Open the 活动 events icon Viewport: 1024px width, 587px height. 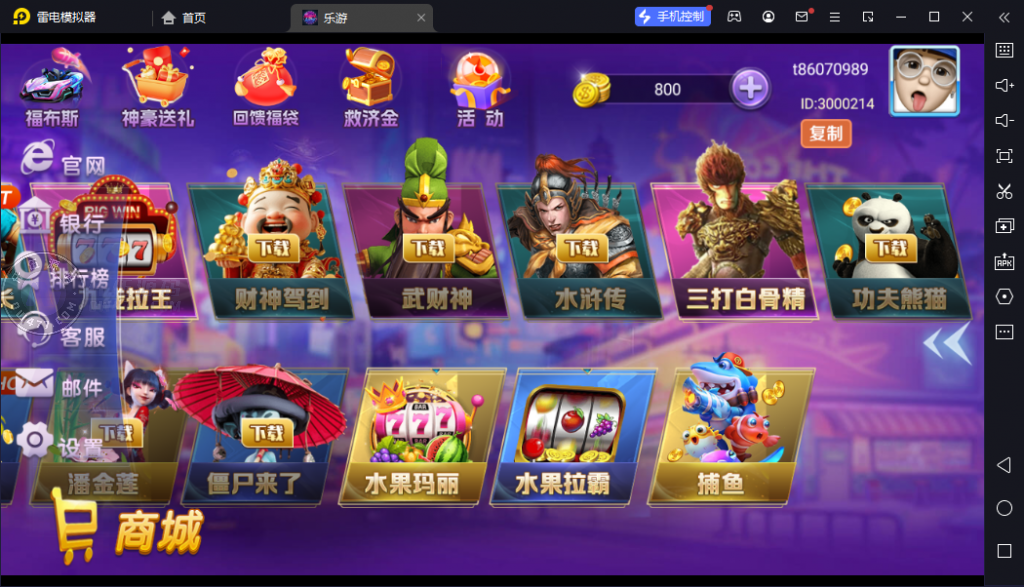click(x=480, y=88)
